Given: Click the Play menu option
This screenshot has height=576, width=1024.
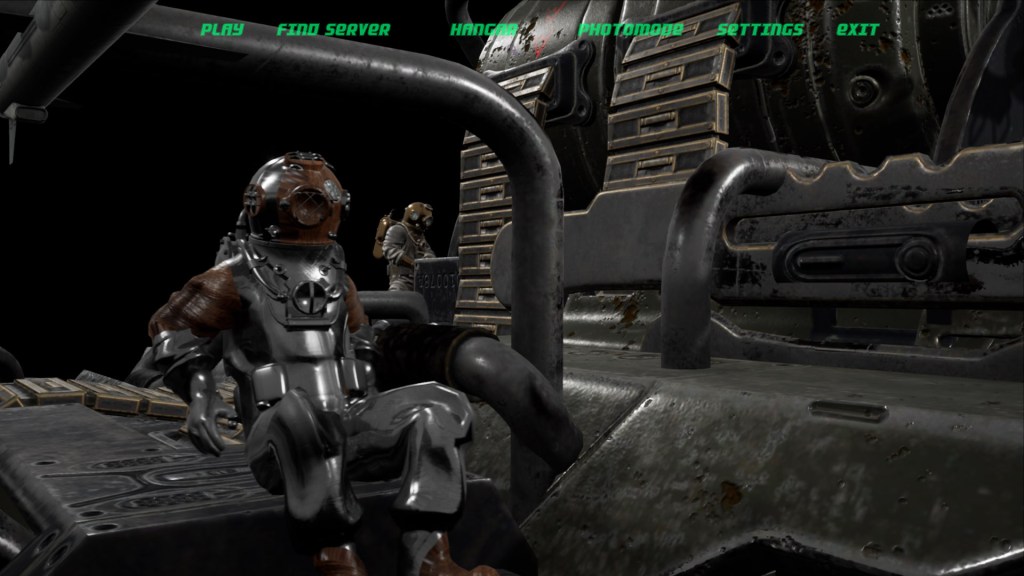Looking at the screenshot, I should (x=222, y=29).
